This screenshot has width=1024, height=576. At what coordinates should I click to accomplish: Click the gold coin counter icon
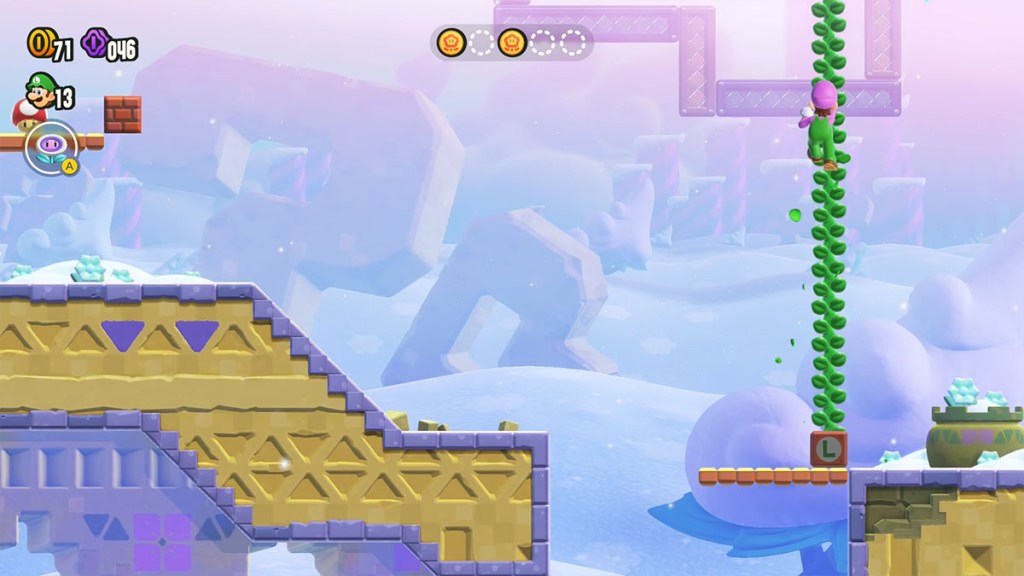point(40,43)
